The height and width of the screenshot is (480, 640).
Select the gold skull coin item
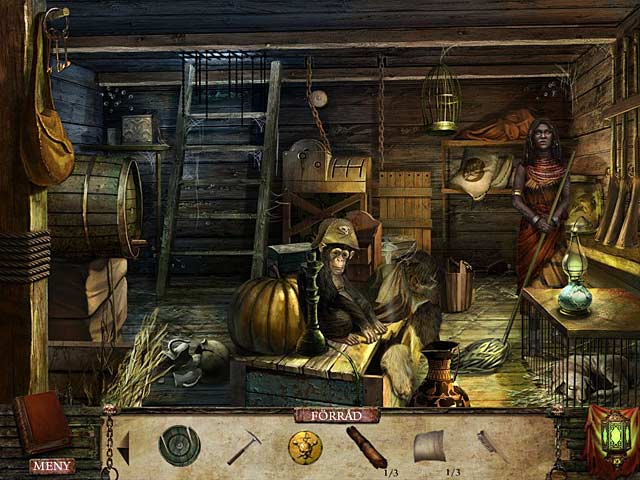pos(304,446)
